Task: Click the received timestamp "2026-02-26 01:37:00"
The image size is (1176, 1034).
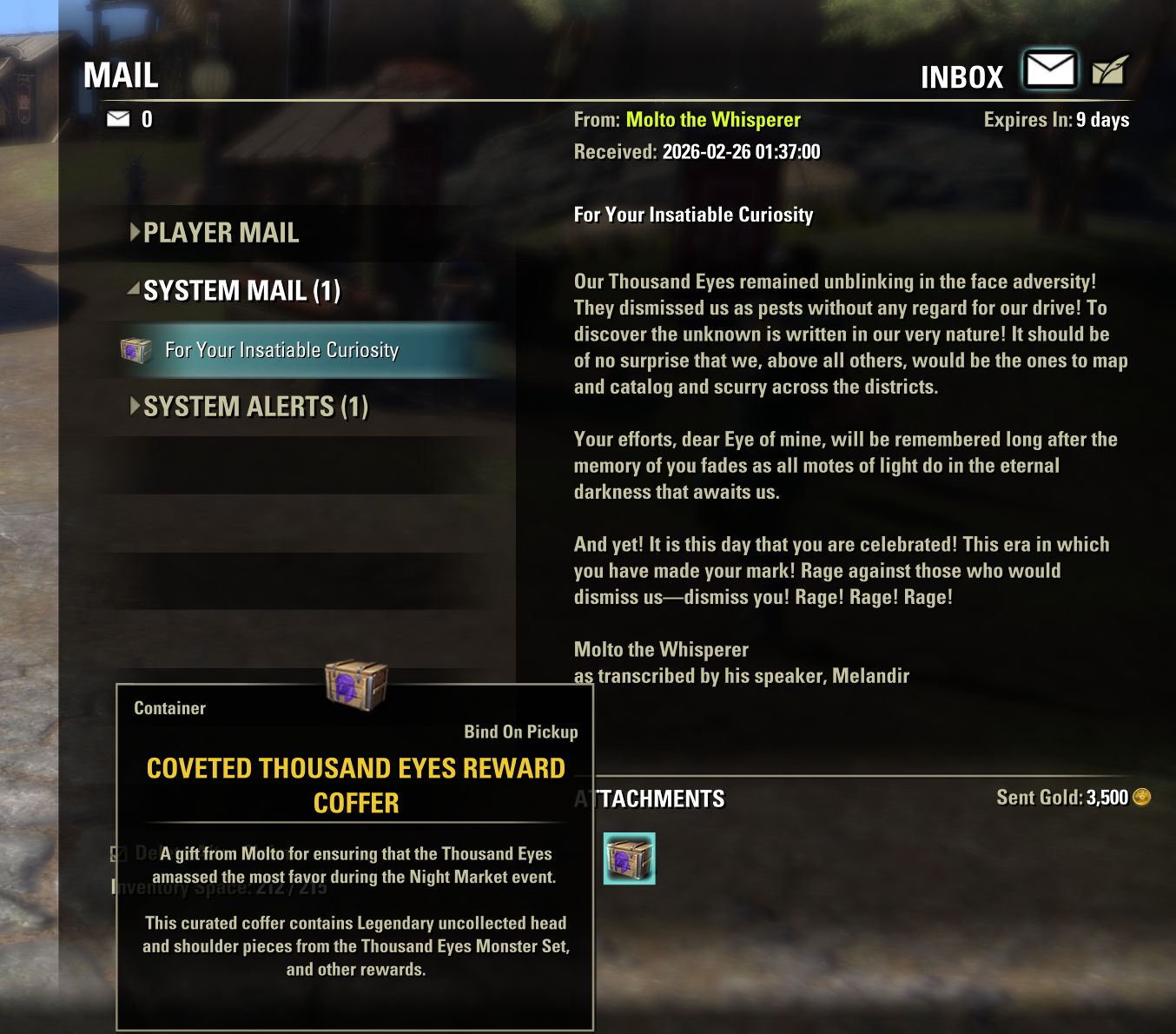Action: [743, 150]
